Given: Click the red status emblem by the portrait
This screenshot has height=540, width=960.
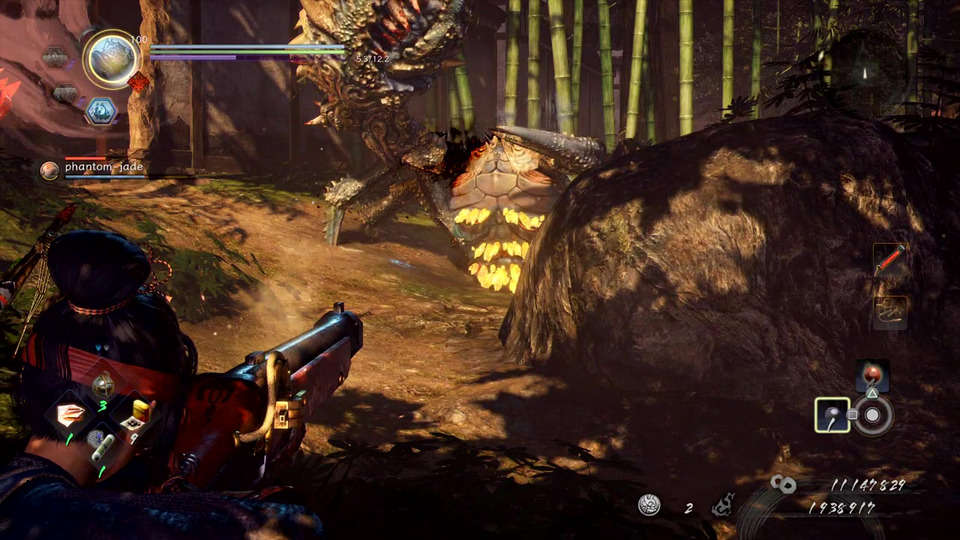Looking at the screenshot, I should pyautogui.click(x=138, y=82).
